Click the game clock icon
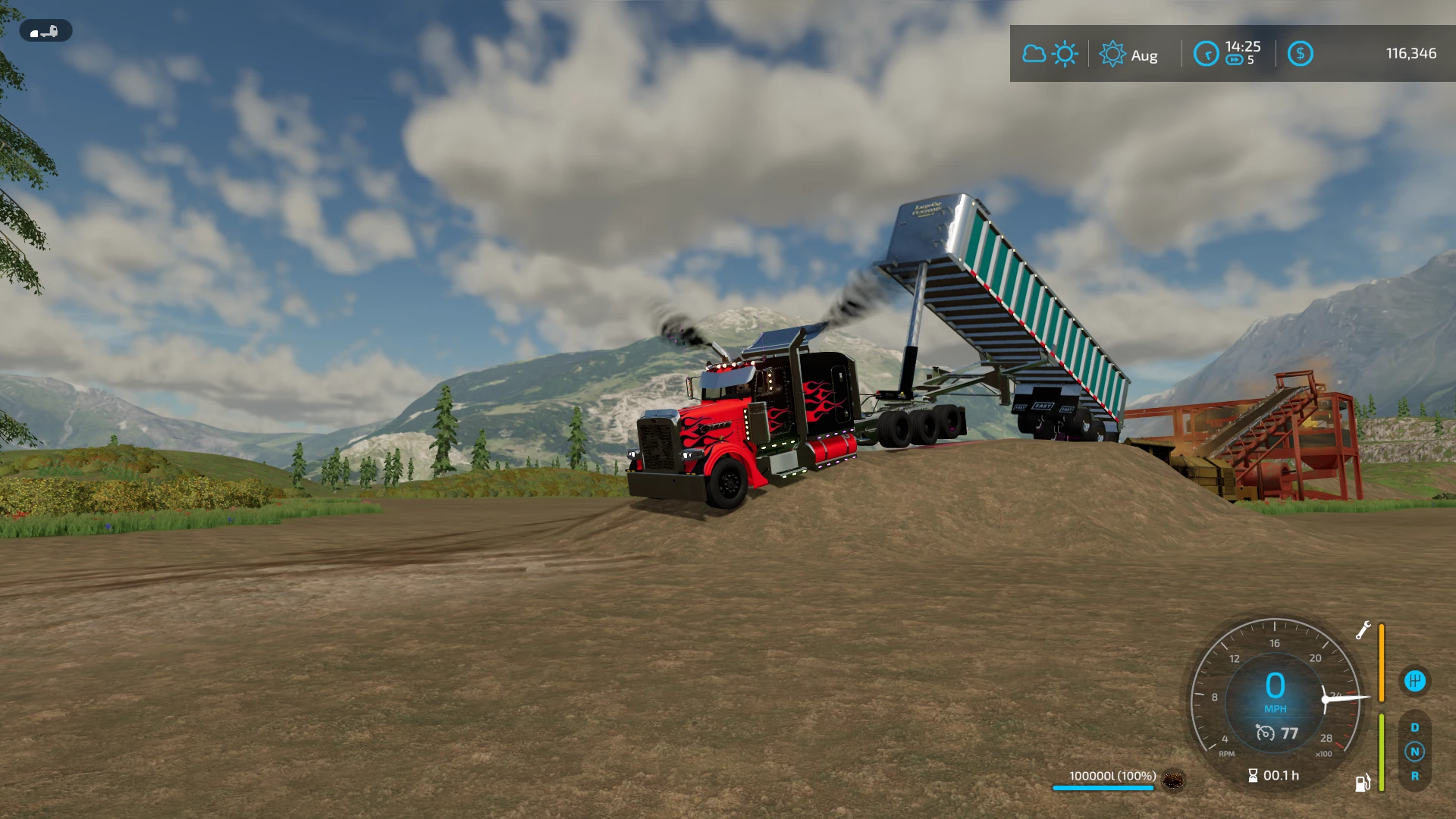 click(1206, 54)
